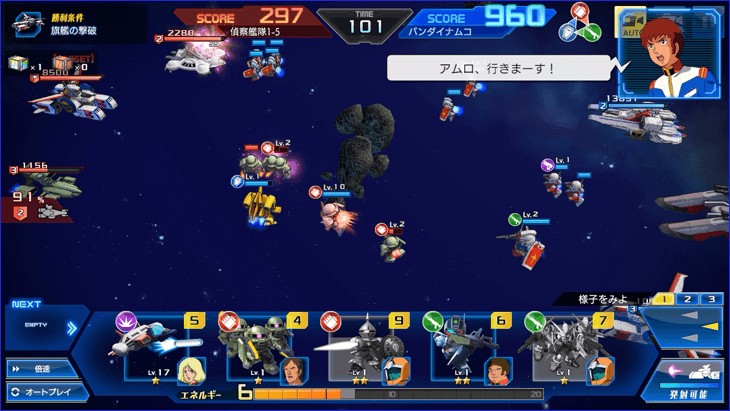The image size is (730, 411).
Task: Open the NEXT empty unit queue panel
Action: pos(40,325)
